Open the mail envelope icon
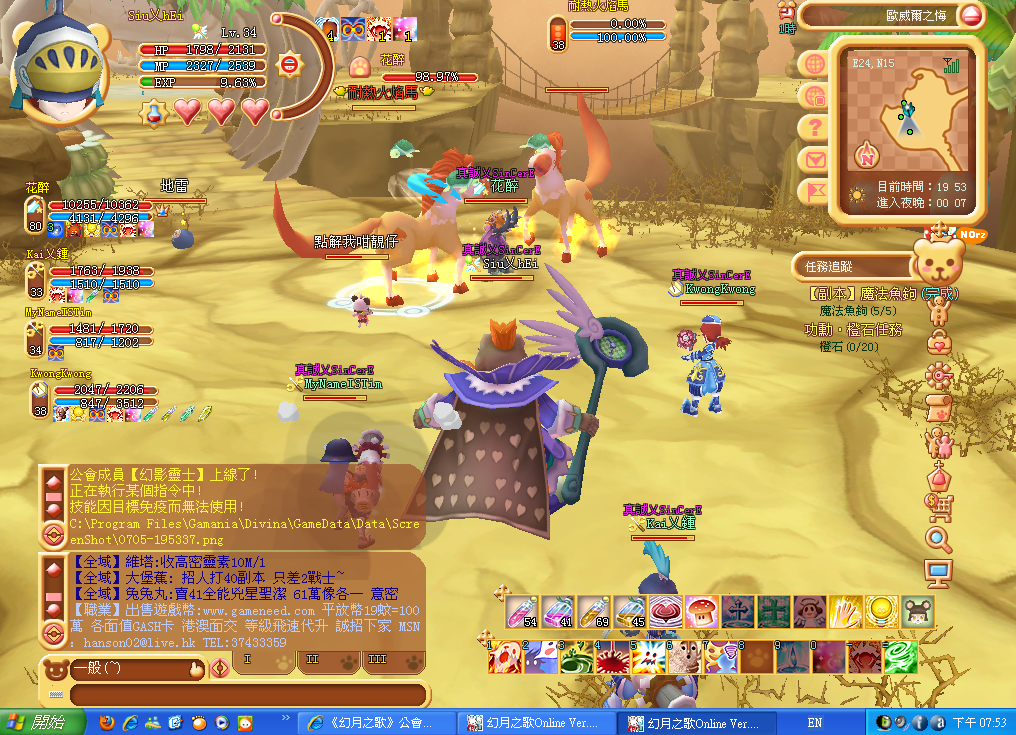Image resolution: width=1016 pixels, height=735 pixels. pyautogui.click(x=815, y=159)
